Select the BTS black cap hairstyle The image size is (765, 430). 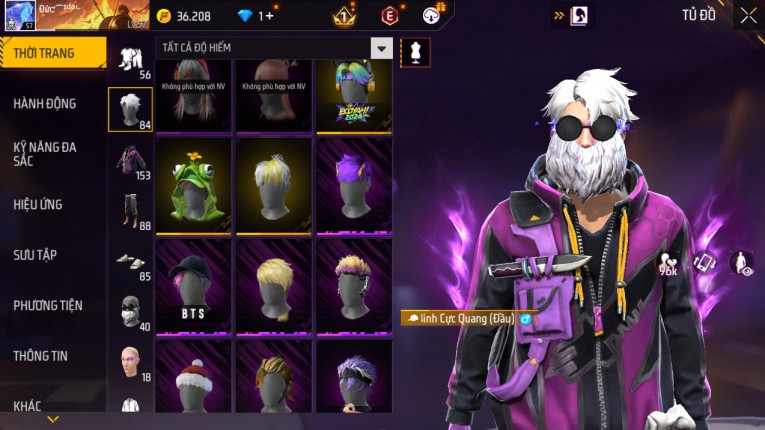point(194,286)
